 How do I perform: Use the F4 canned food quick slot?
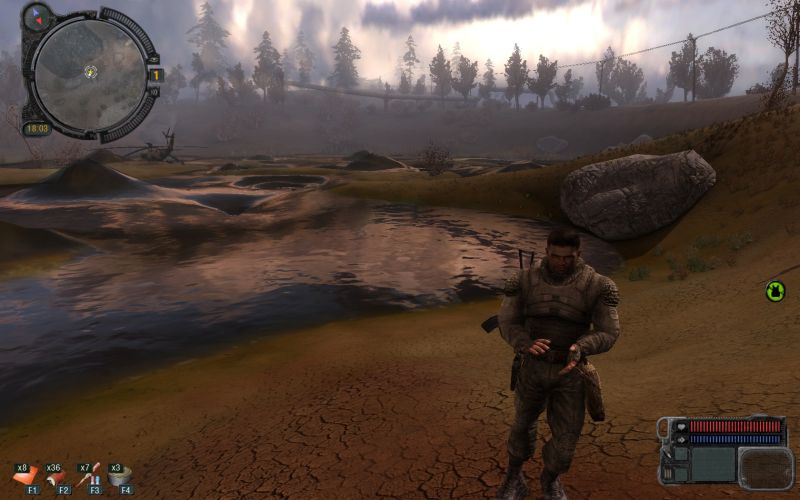(x=121, y=475)
